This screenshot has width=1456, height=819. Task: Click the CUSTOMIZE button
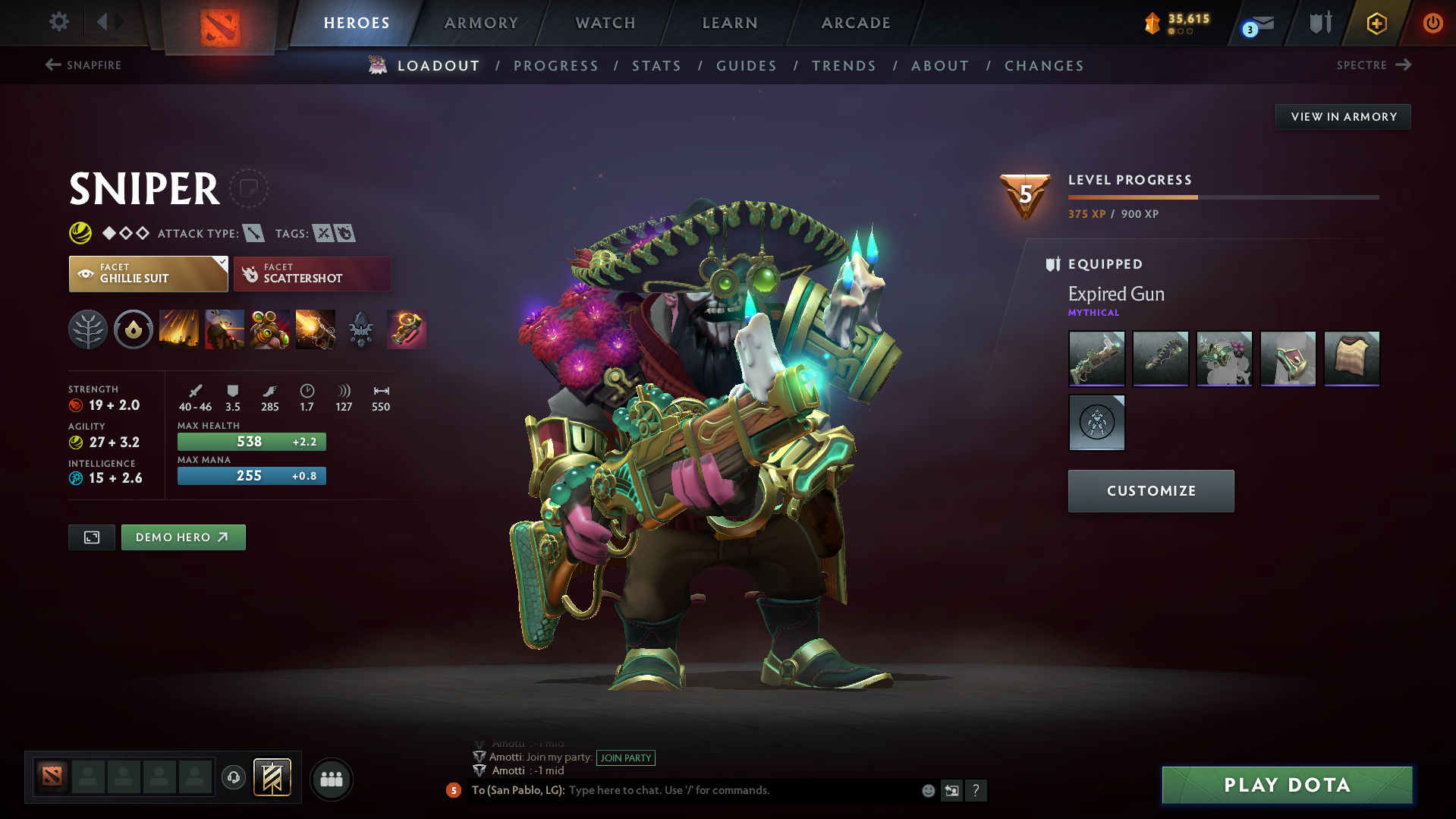pos(1150,490)
